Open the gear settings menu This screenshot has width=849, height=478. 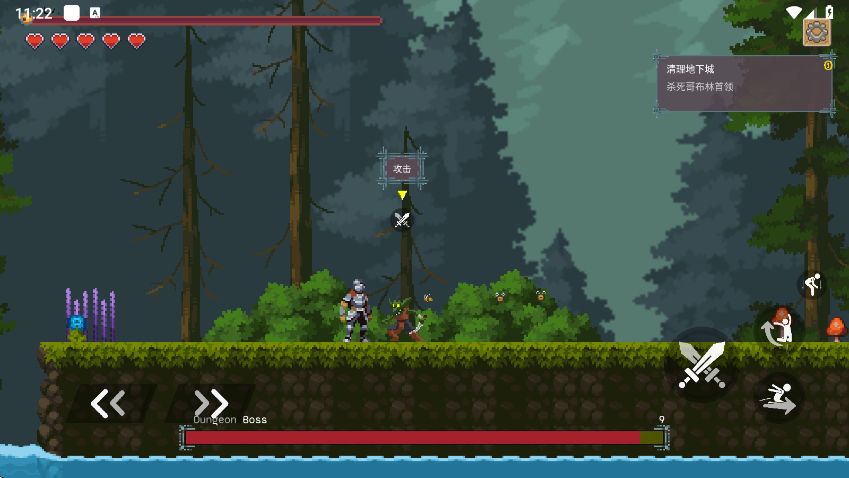pyautogui.click(x=817, y=32)
